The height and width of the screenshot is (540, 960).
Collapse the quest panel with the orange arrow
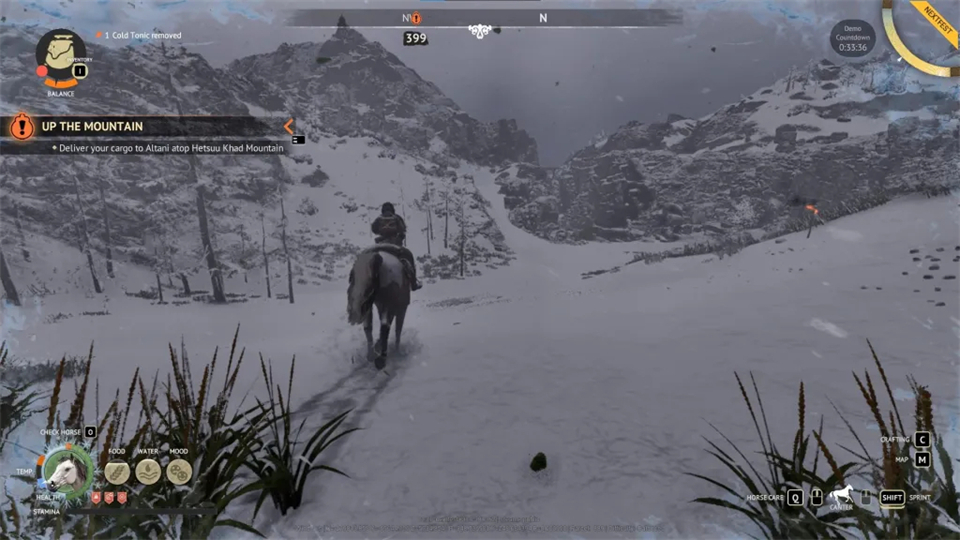tap(288, 126)
